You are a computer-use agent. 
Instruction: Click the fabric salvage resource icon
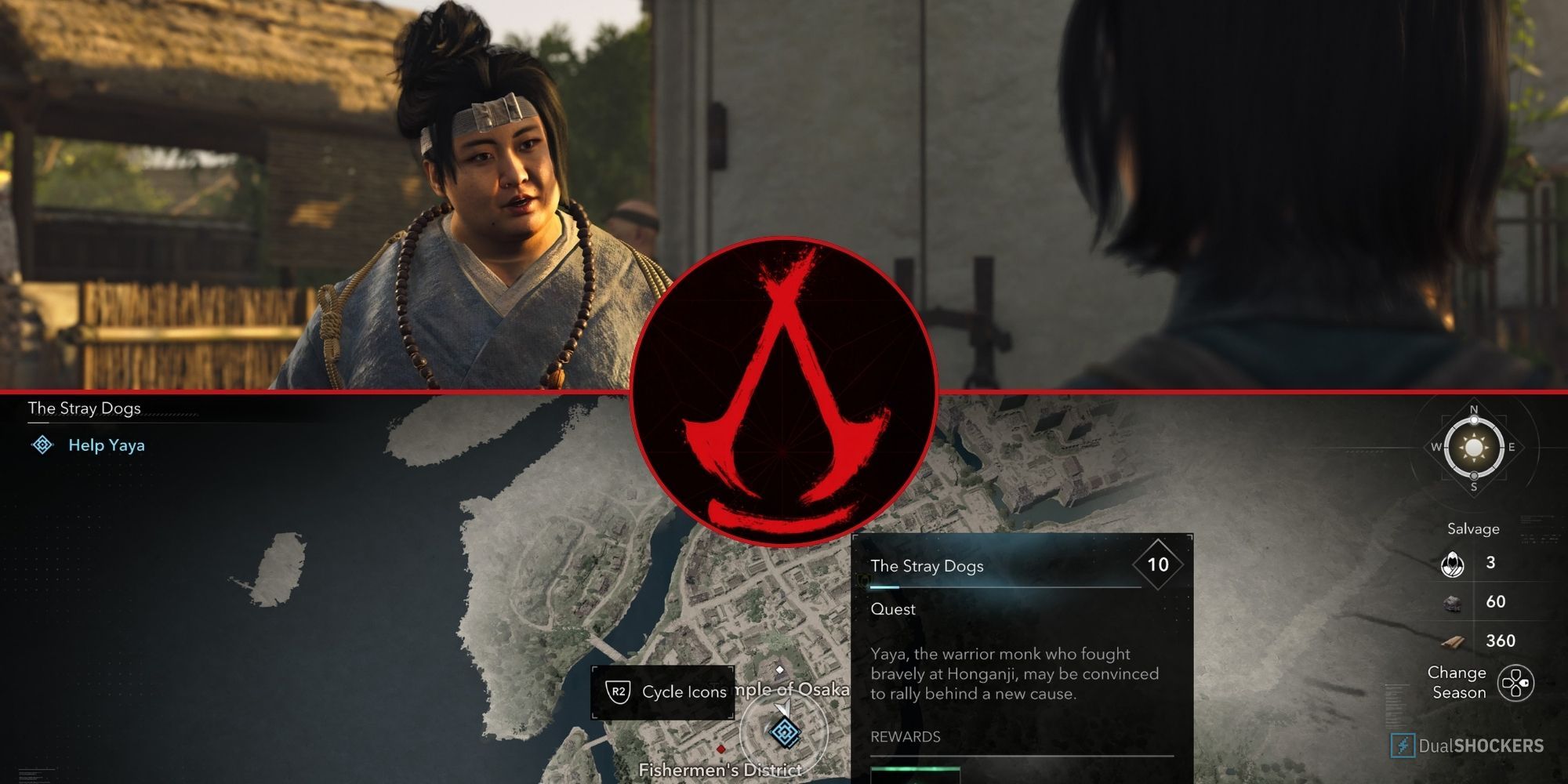point(1452,565)
